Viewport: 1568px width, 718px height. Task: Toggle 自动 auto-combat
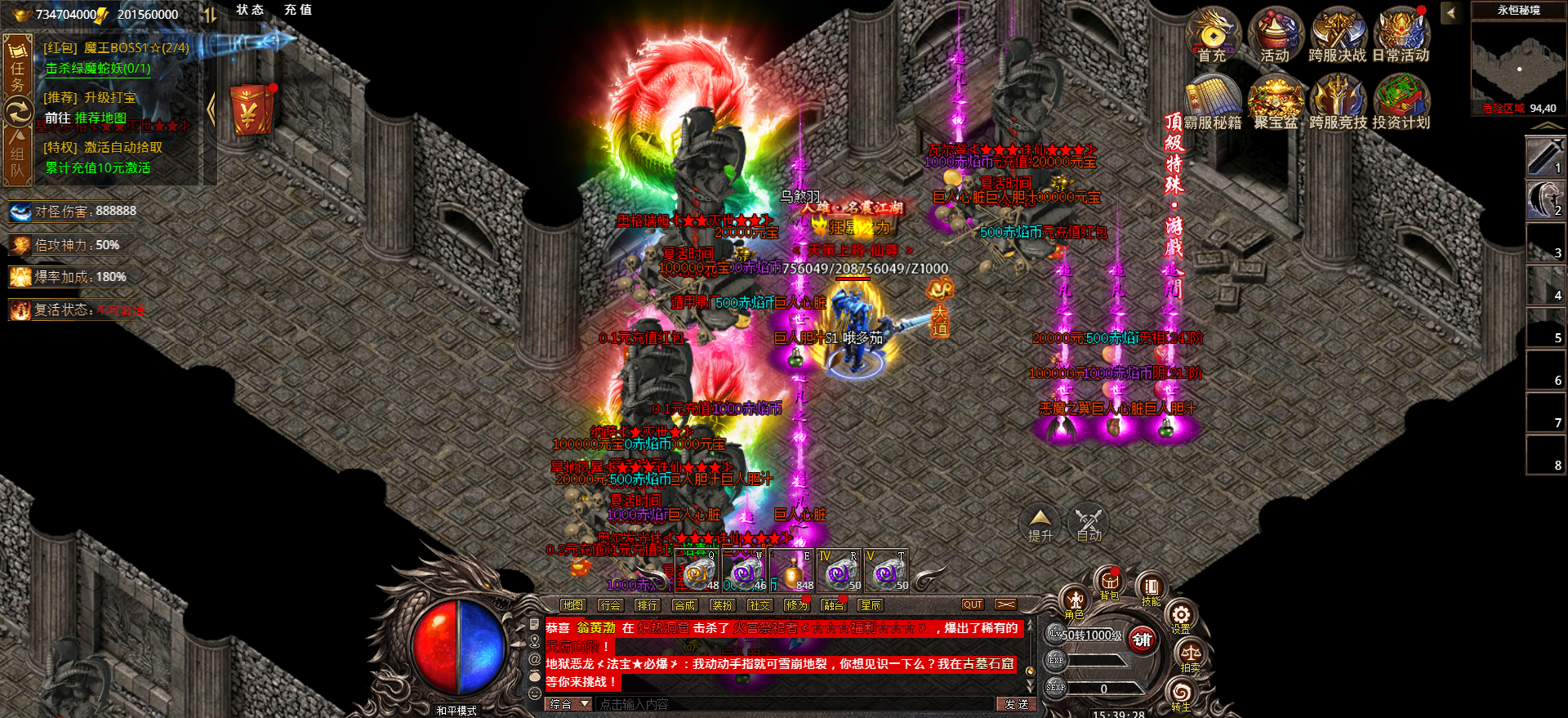pyautogui.click(x=1089, y=524)
